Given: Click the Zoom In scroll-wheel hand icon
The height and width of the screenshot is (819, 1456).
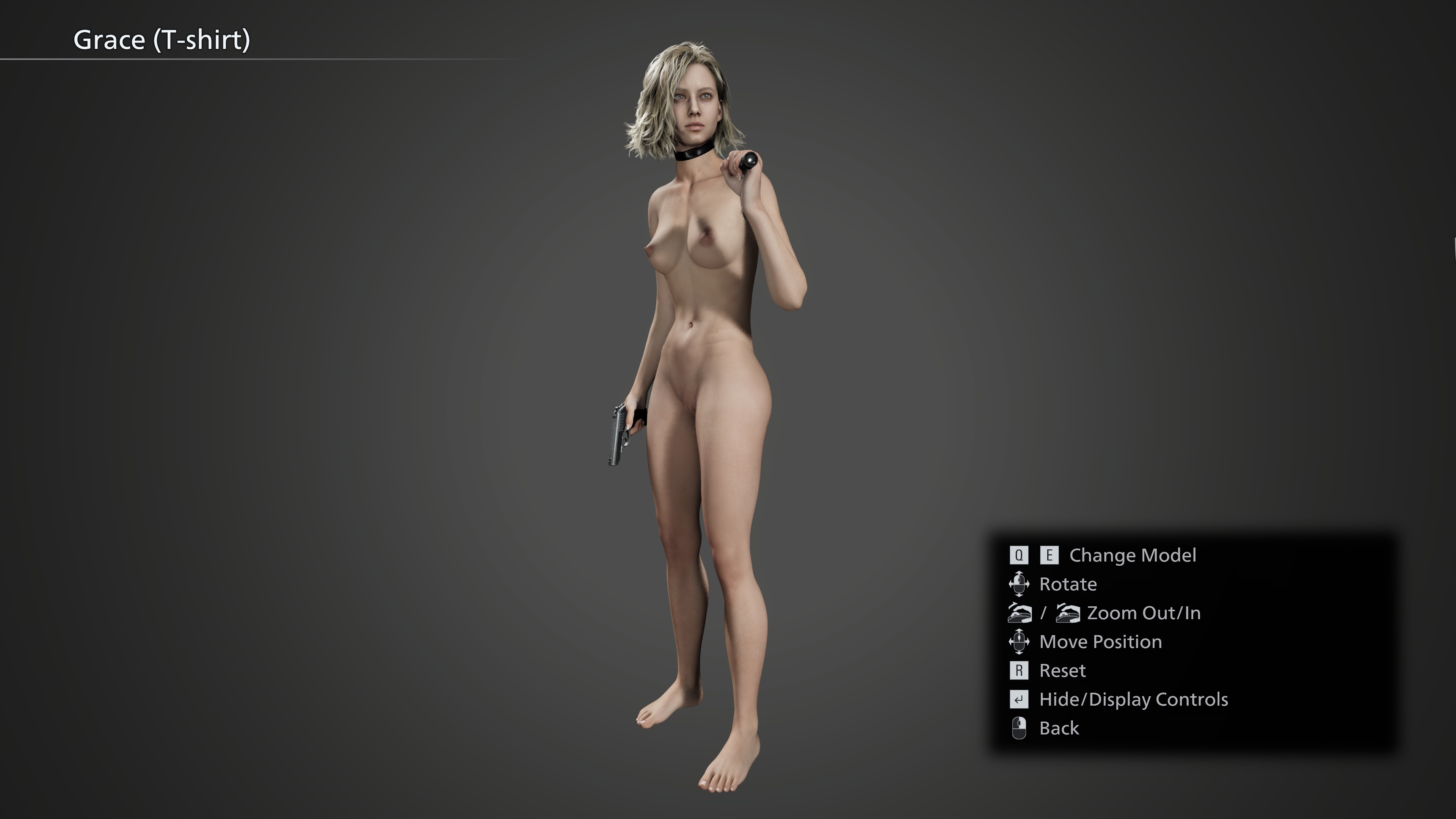Looking at the screenshot, I should point(1068,613).
